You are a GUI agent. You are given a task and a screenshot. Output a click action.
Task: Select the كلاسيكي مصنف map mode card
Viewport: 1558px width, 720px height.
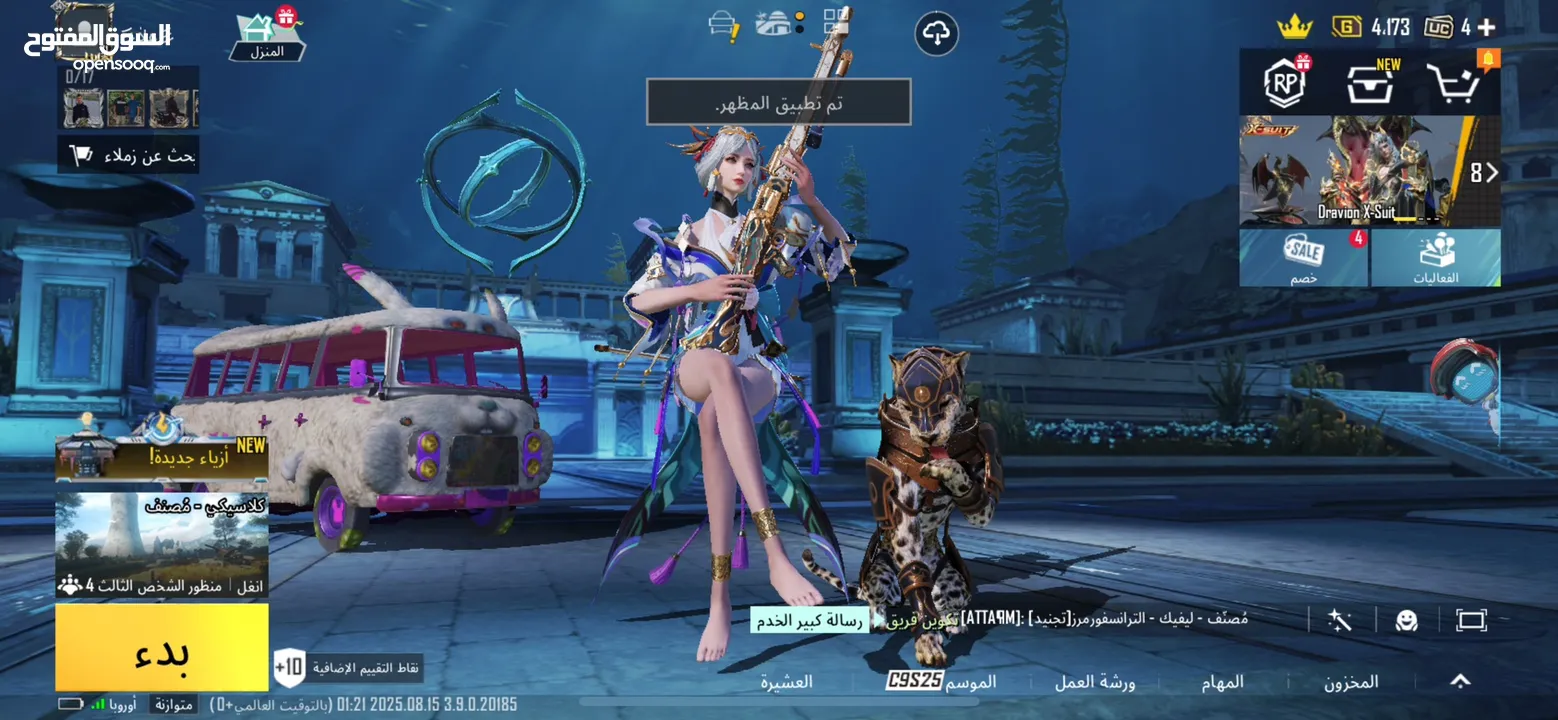162,545
